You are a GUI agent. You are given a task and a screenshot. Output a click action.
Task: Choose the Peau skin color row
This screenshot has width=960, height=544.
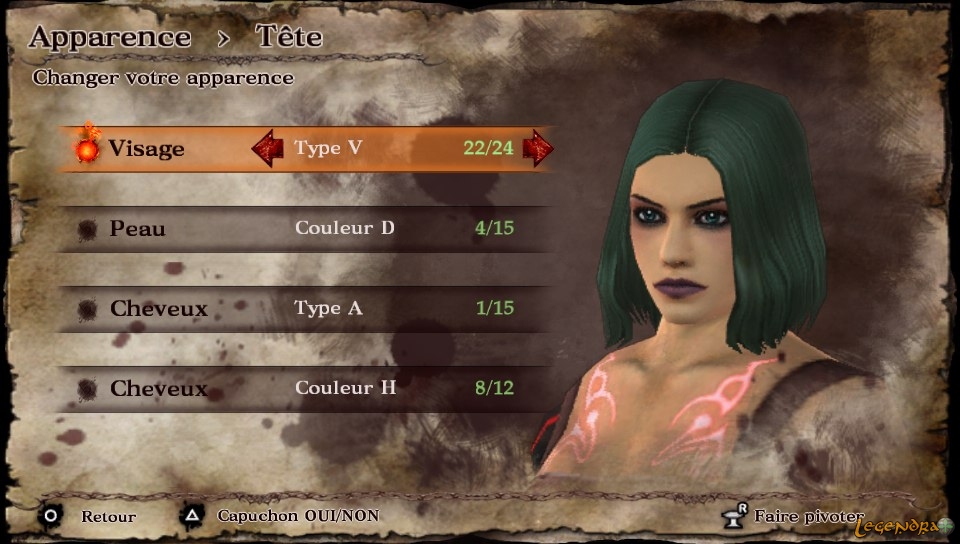tap(300, 229)
